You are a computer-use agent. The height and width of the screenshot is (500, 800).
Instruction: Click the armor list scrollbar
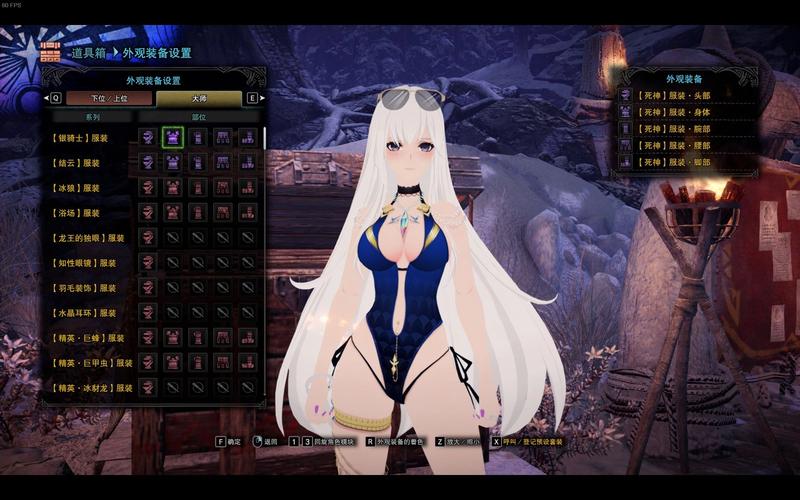pyautogui.click(x=264, y=138)
